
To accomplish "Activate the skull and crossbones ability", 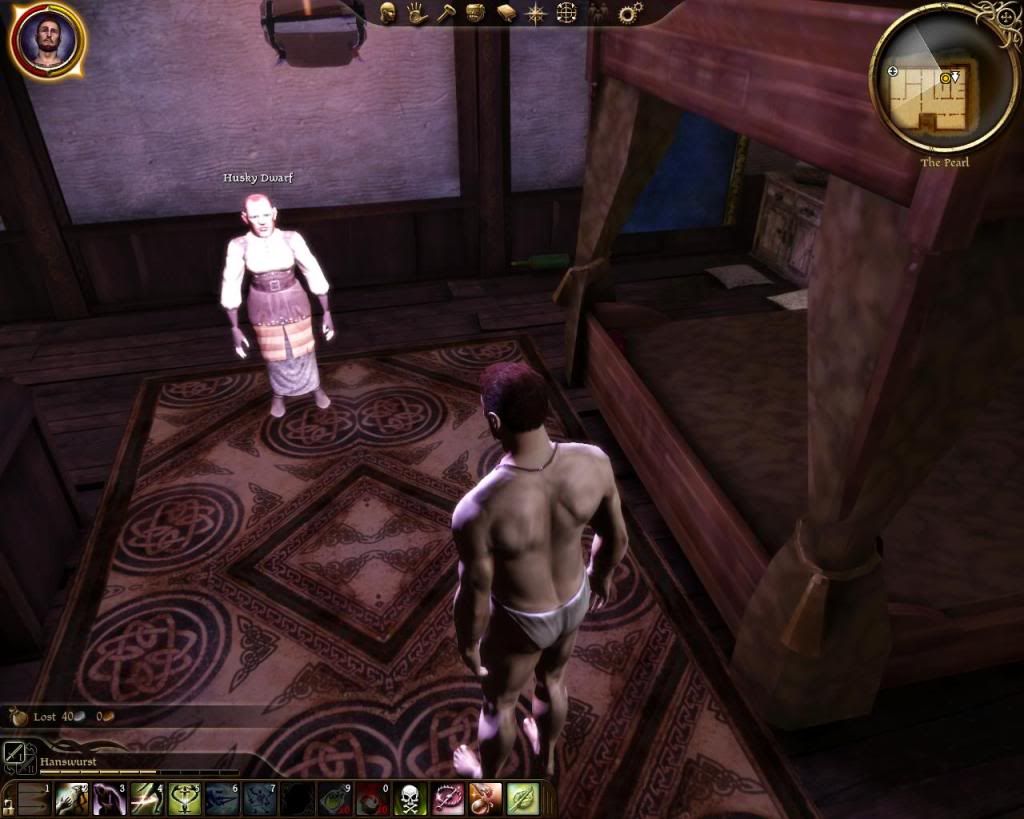I will pos(409,799).
